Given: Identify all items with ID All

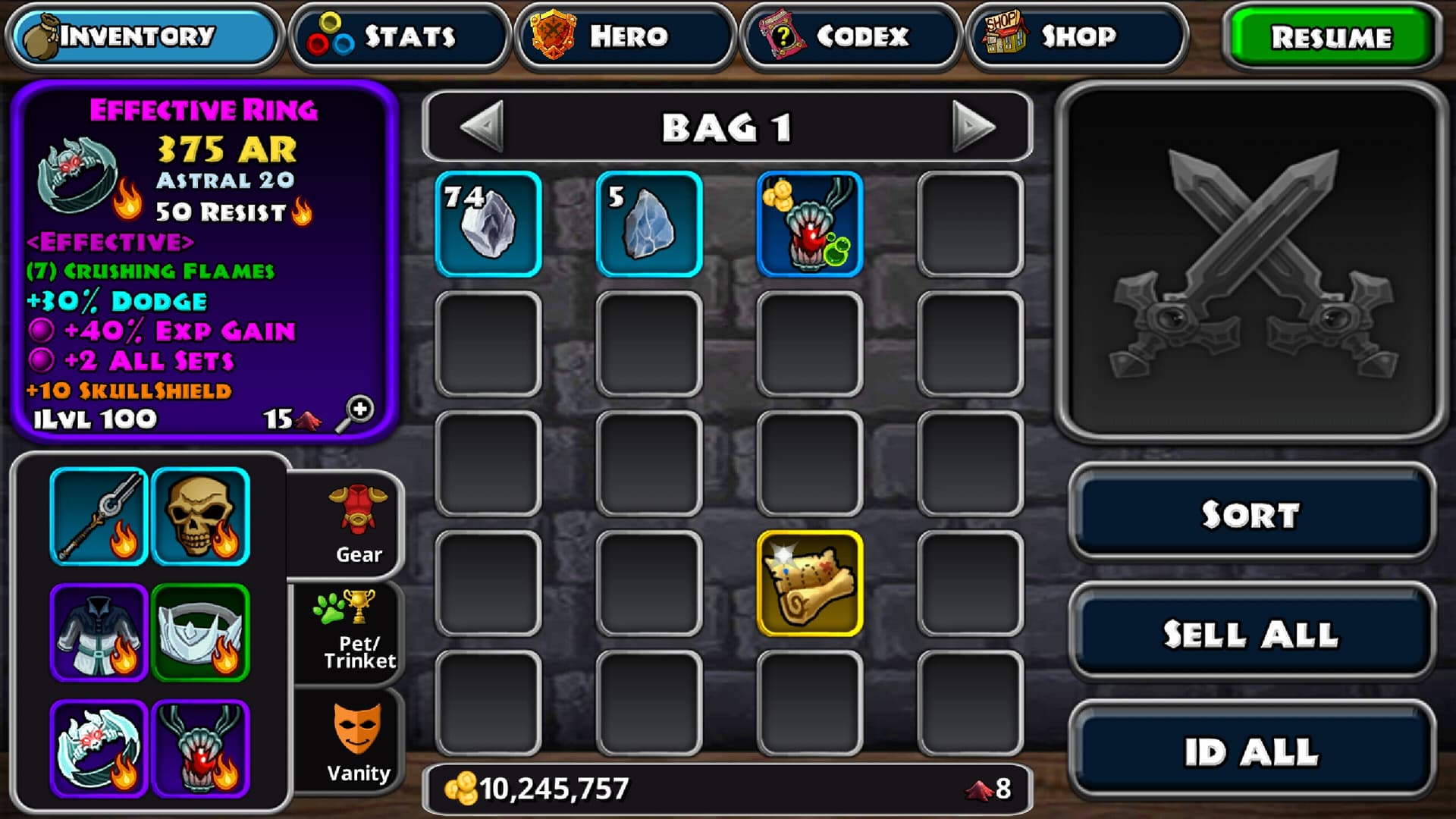Looking at the screenshot, I should tap(1251, 752).
